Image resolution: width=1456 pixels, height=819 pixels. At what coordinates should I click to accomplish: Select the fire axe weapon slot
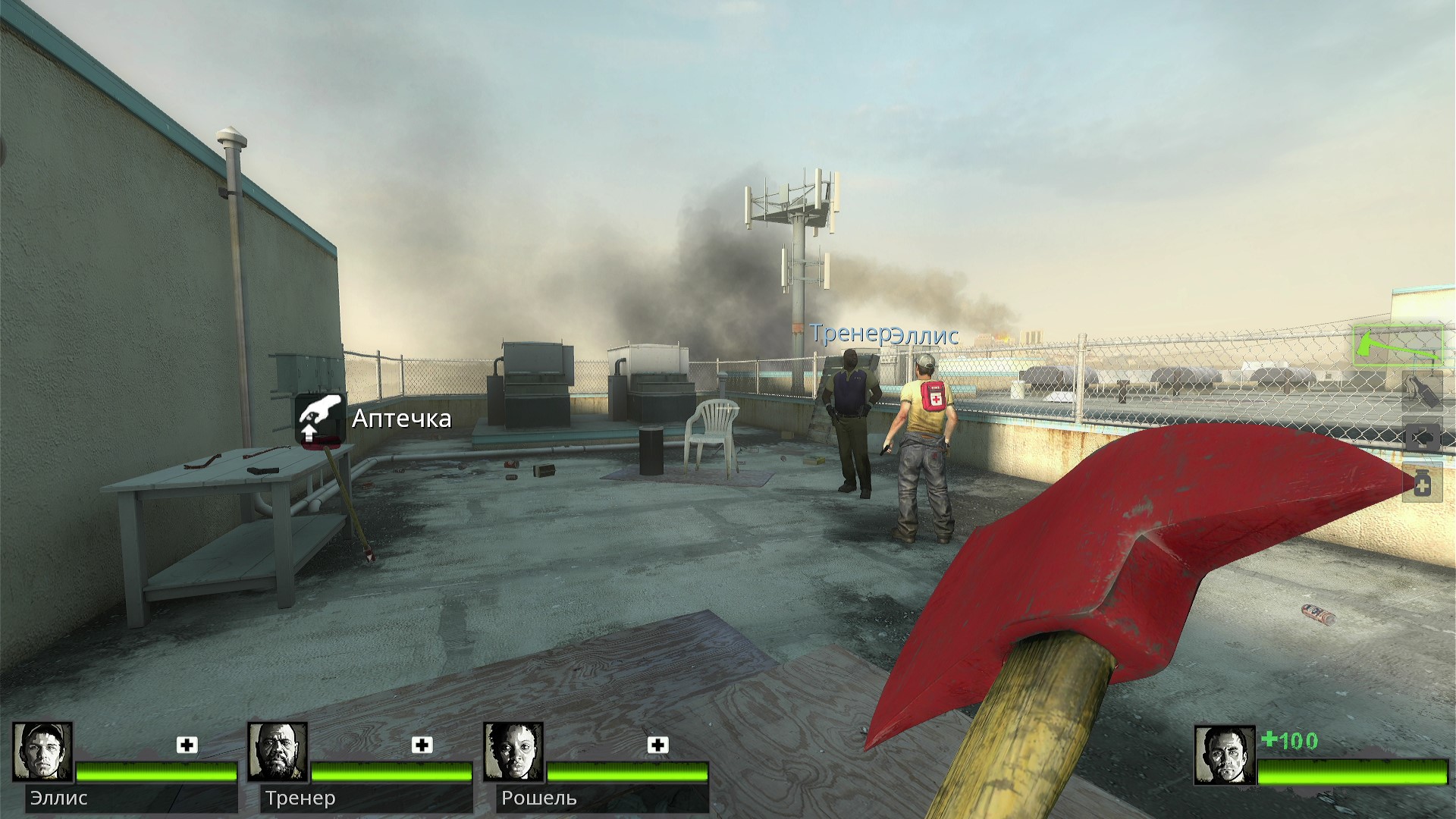click(x=1399, y=345)
